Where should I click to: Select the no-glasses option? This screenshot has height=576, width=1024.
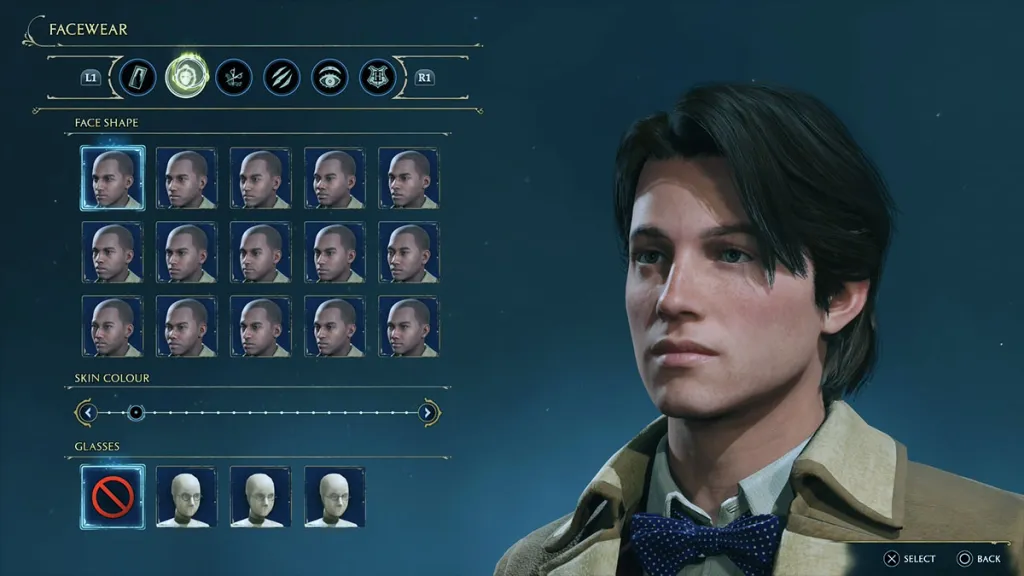(112, 496)
